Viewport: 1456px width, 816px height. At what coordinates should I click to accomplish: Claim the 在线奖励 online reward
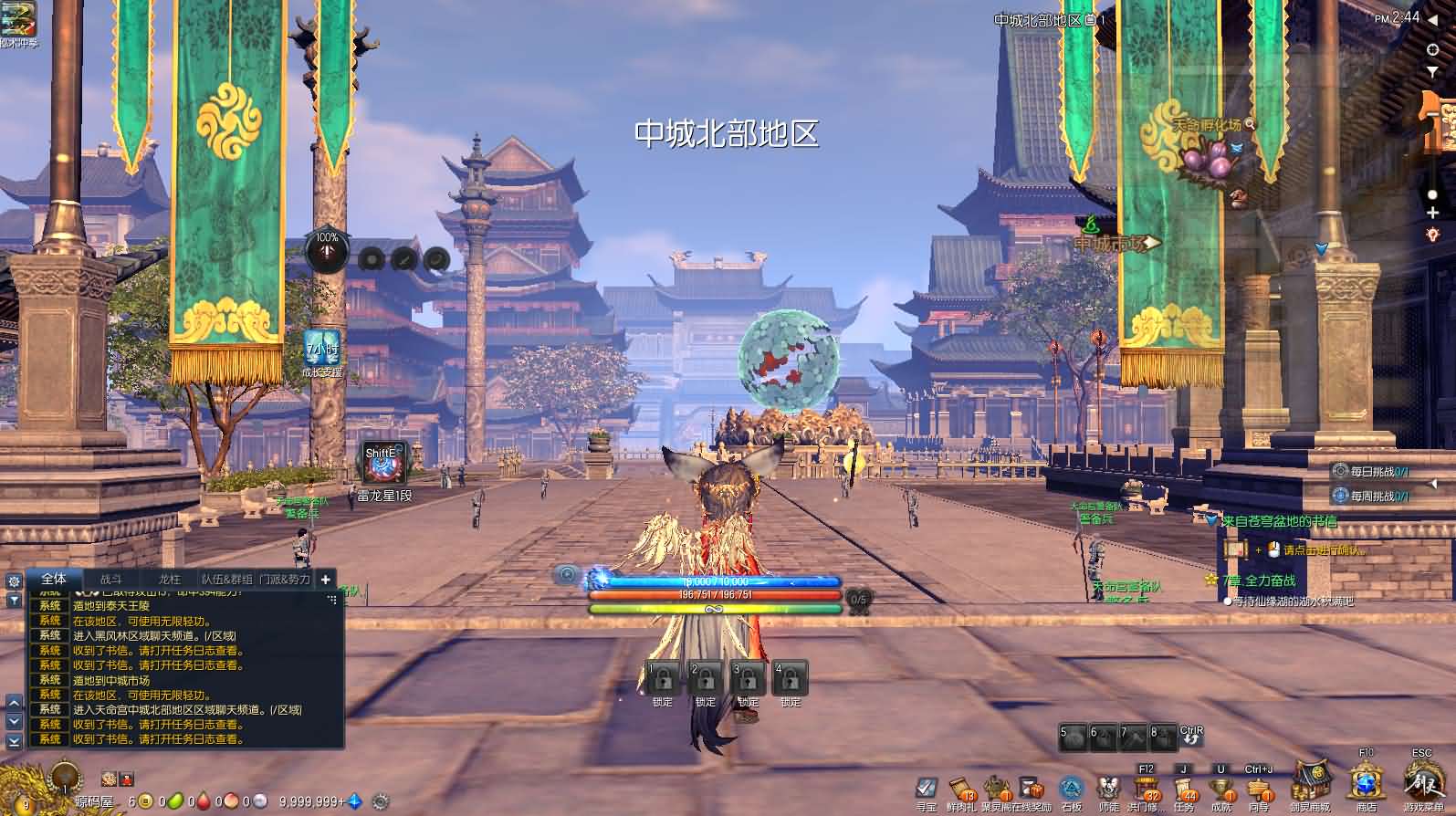[1032, 789]
